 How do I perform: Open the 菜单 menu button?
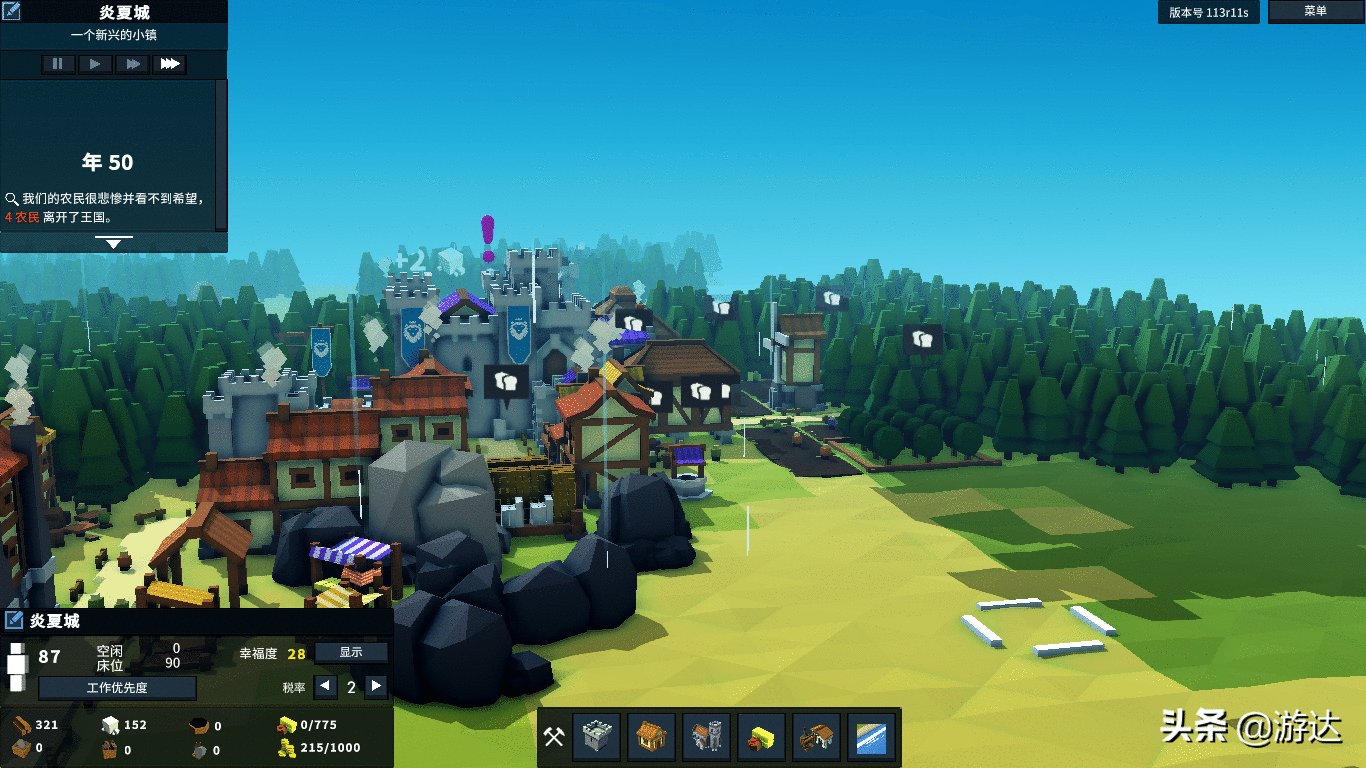pos(1315,11)
